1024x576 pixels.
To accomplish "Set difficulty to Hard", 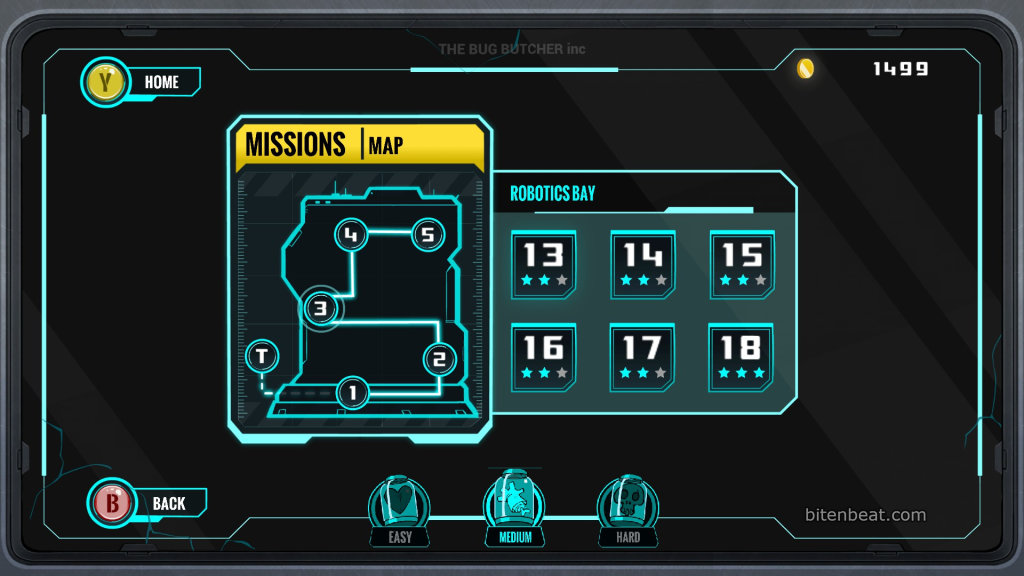I will (x=627, y=510).
